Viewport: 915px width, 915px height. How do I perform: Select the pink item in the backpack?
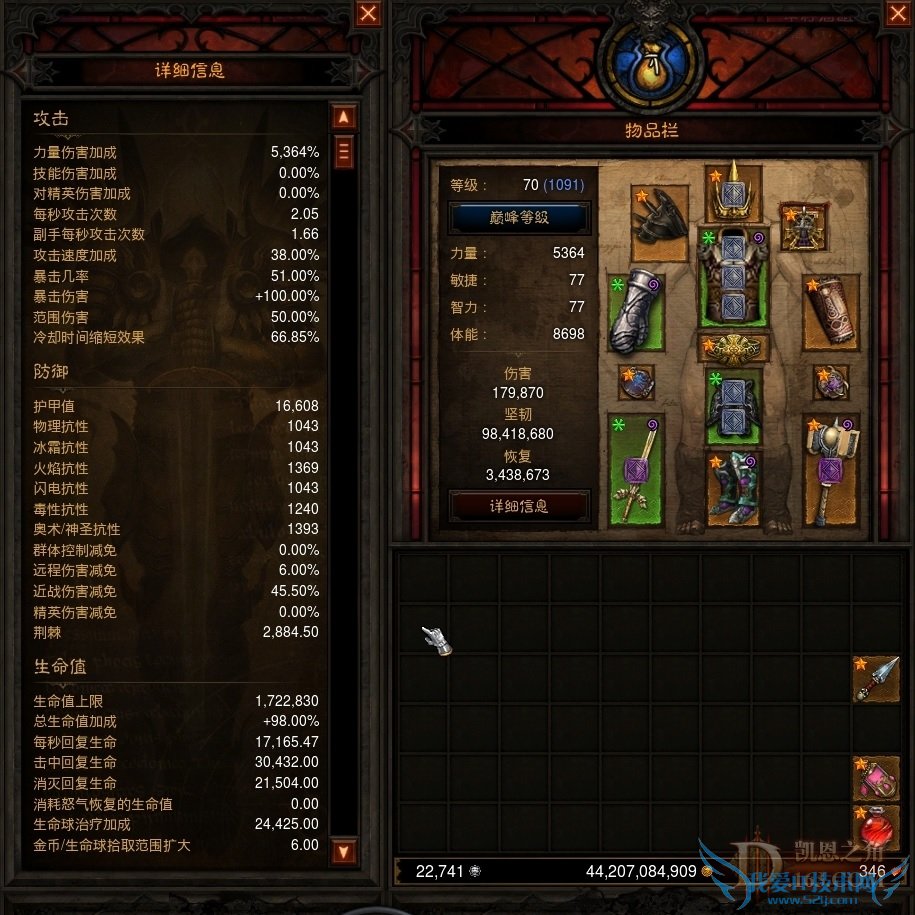click(x=876, y=779)
